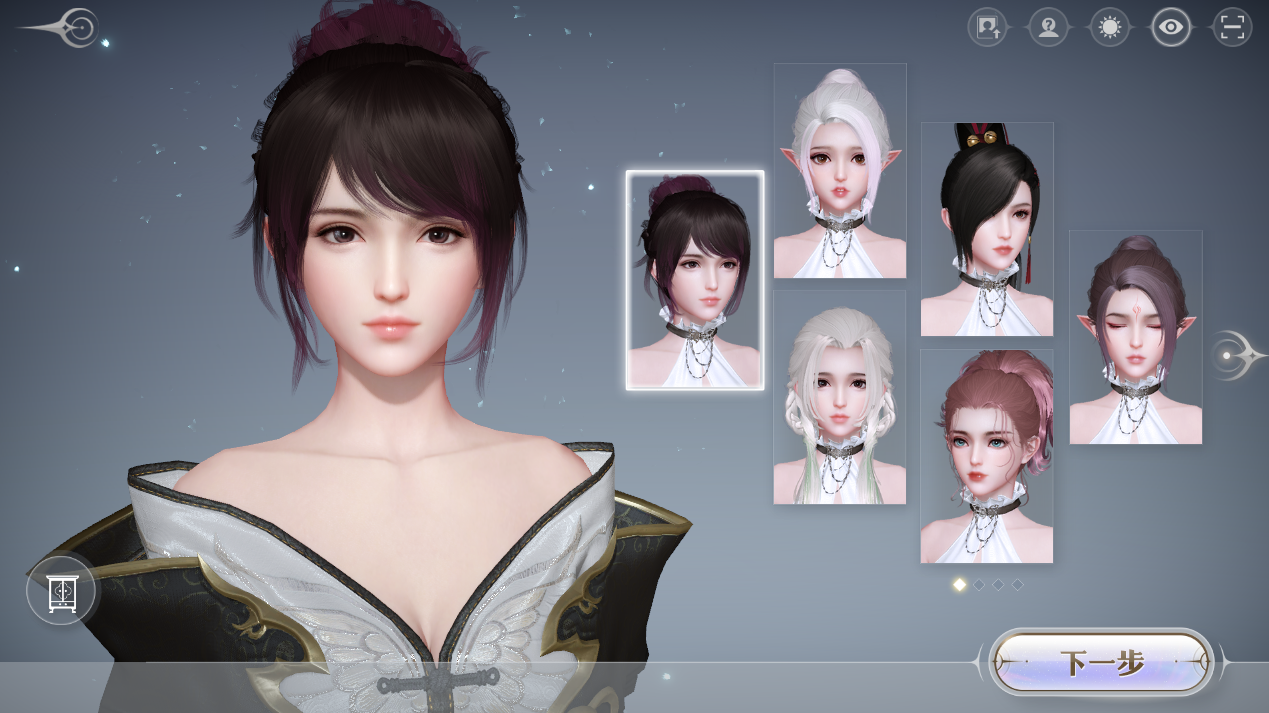This screenshot has width=1269, height=713.
Task: Choose the white-haired elf with open eyes preset
Action: pyautogui.click(x=840, y=171)
